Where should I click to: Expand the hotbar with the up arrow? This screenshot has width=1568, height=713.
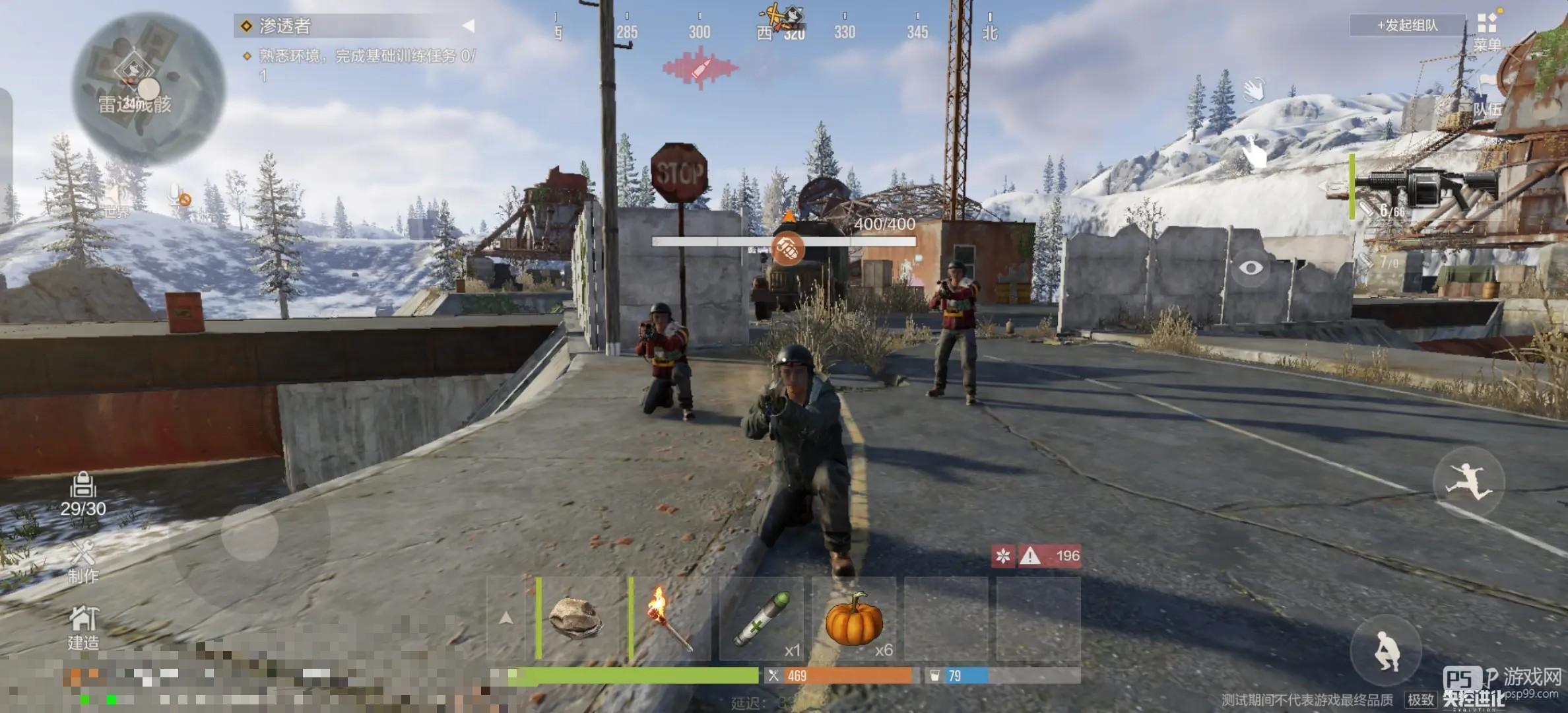(506, 619)
